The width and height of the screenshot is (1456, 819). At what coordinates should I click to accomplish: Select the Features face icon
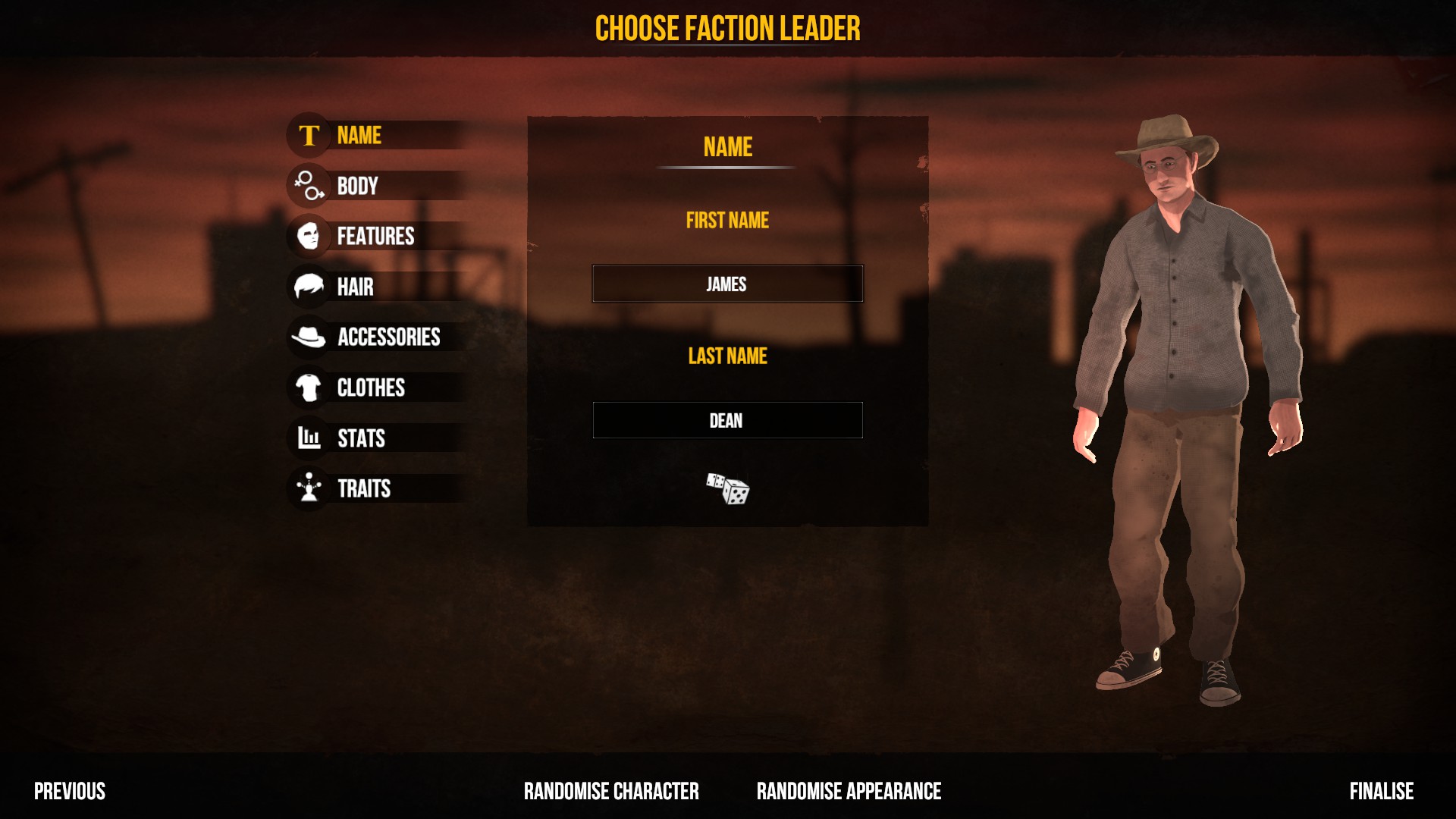coord(308,237)
